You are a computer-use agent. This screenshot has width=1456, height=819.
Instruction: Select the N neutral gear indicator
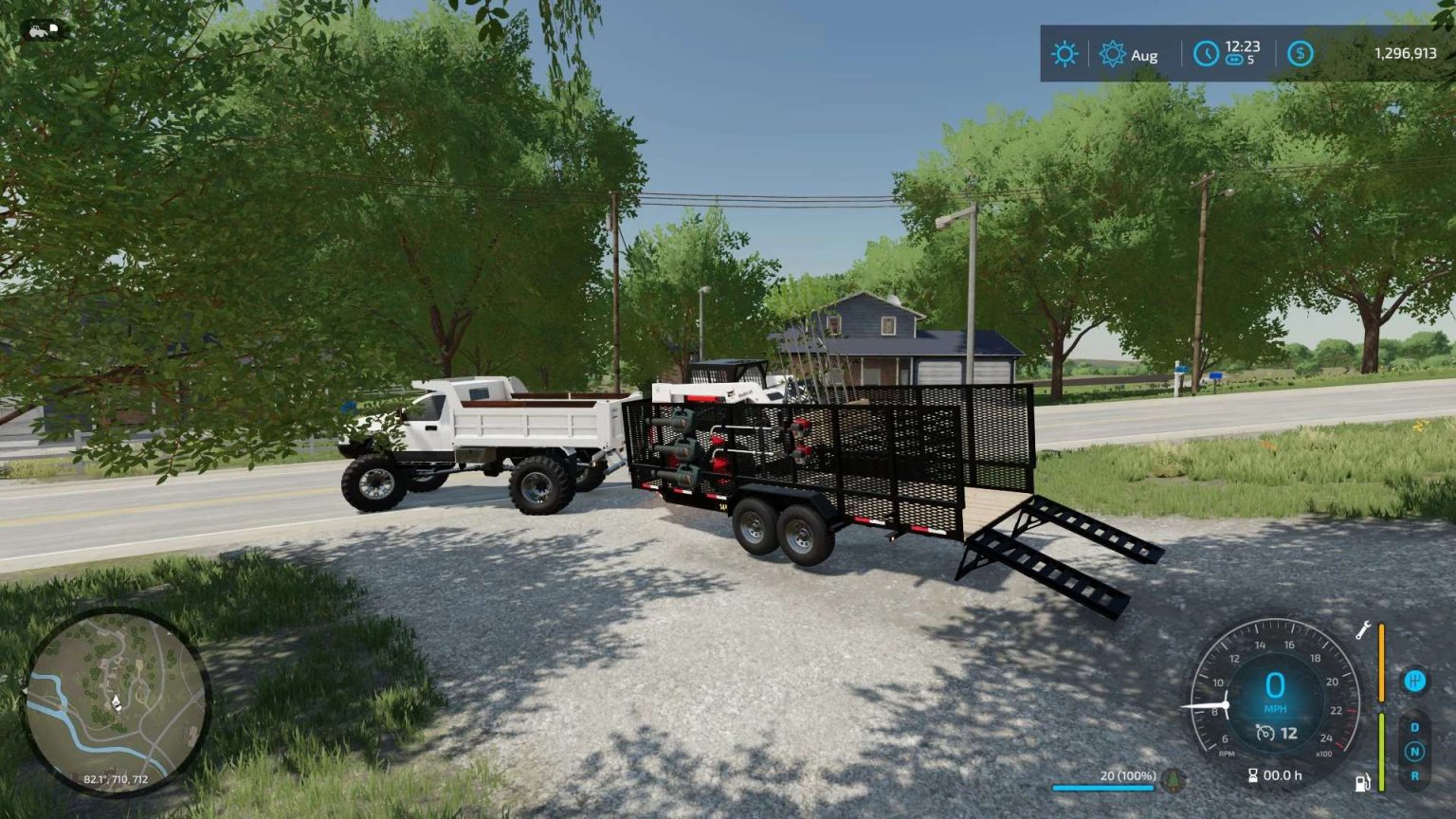[x=1415, y=751]
